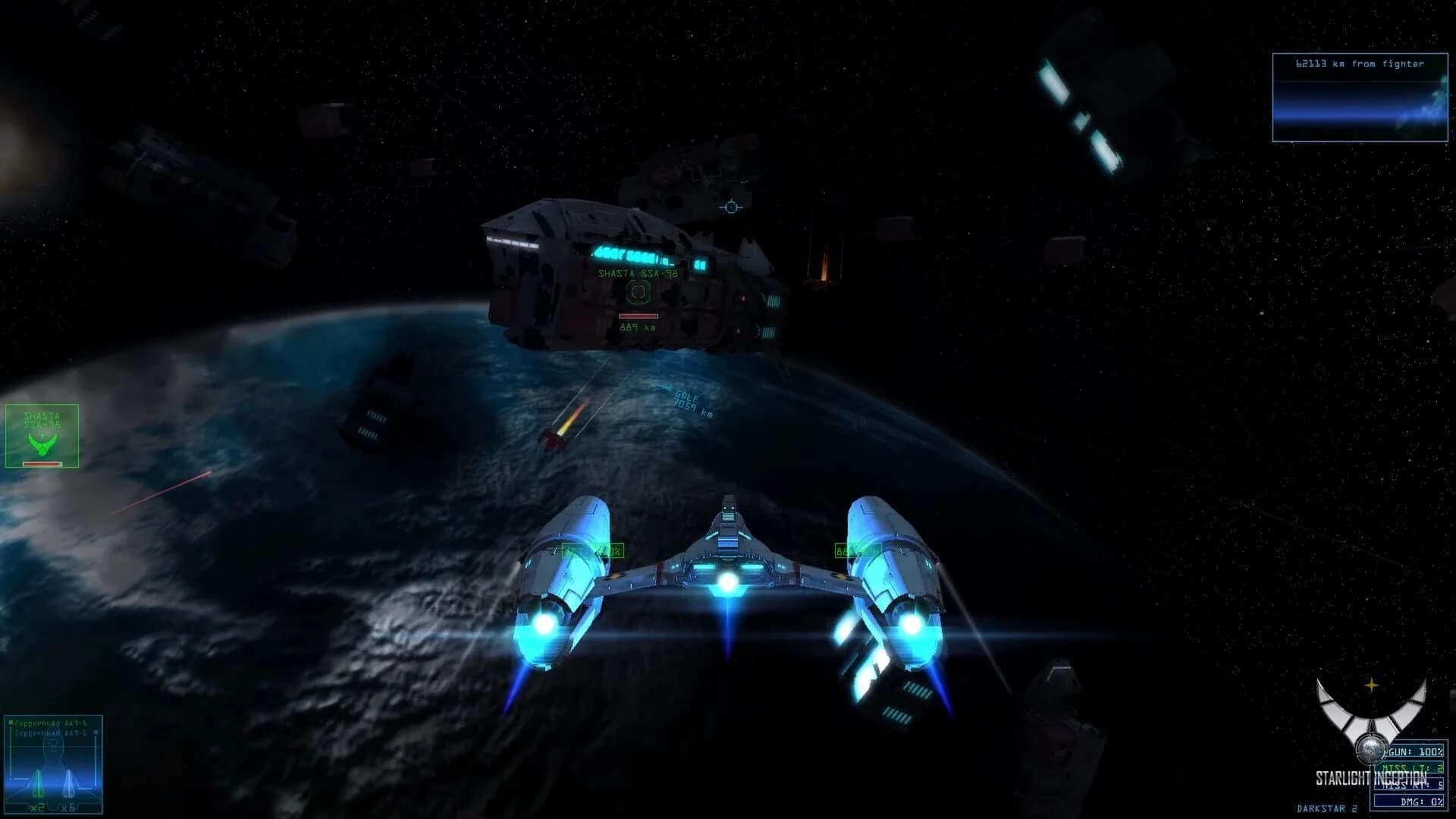
Task: Select the second Copperhead AA9-1 entry
Action: coord(52,734)
